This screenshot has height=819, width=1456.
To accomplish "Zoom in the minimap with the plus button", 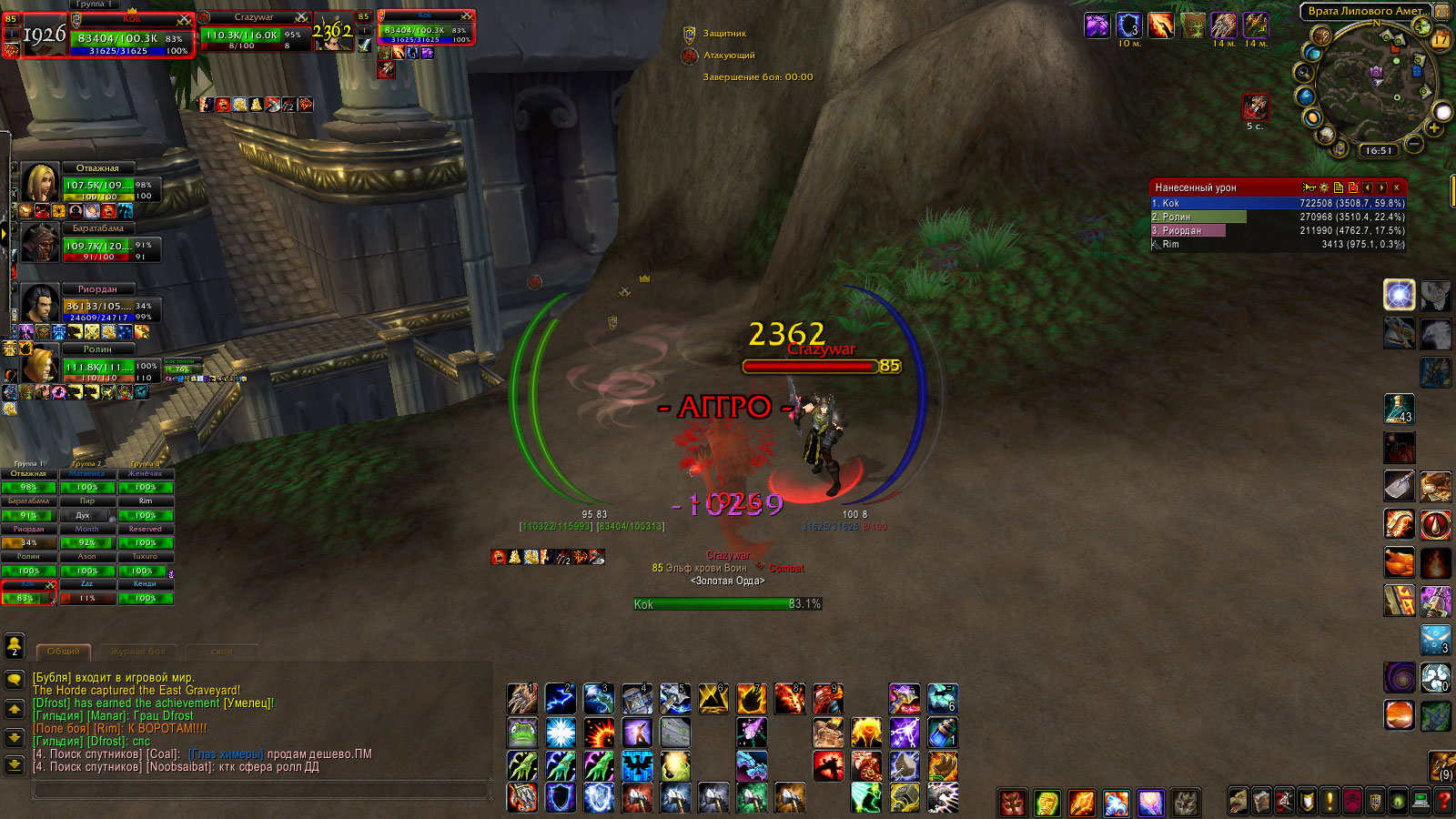I will (1434, 128).
